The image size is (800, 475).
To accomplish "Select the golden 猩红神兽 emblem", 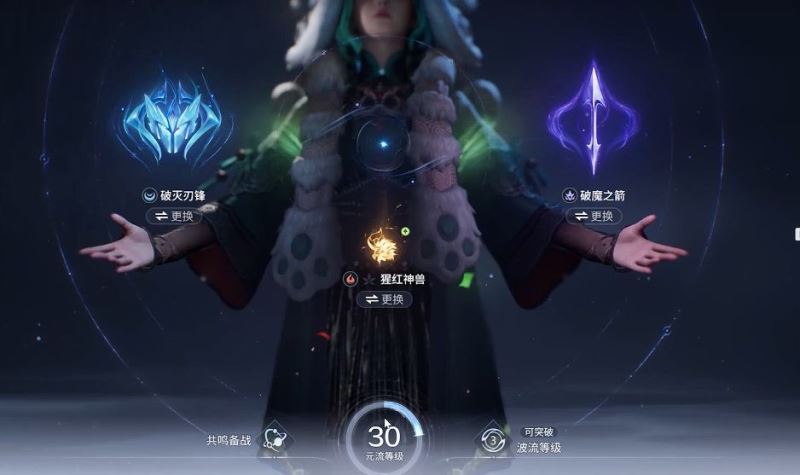I will coord(383,246).
